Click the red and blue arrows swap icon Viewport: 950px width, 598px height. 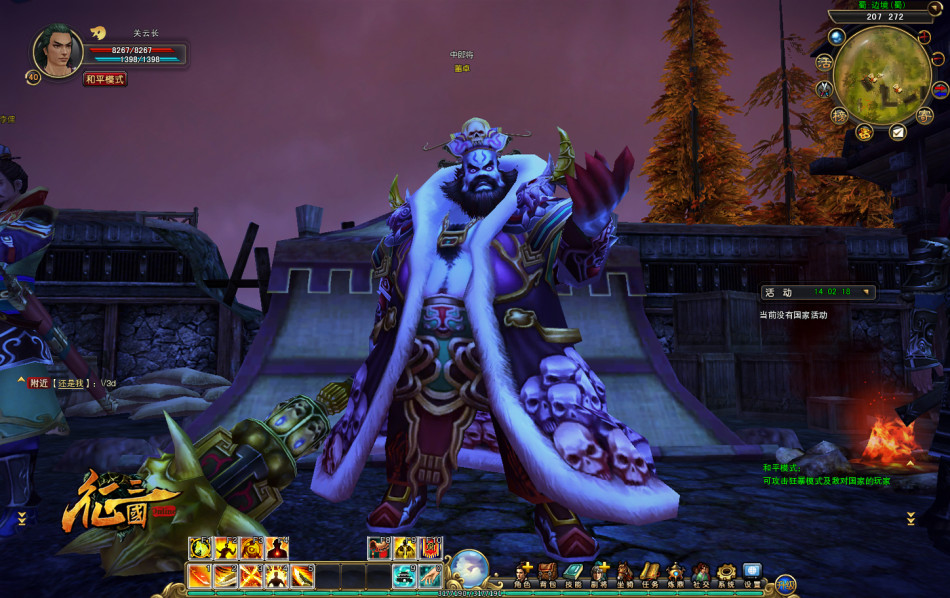939,90
